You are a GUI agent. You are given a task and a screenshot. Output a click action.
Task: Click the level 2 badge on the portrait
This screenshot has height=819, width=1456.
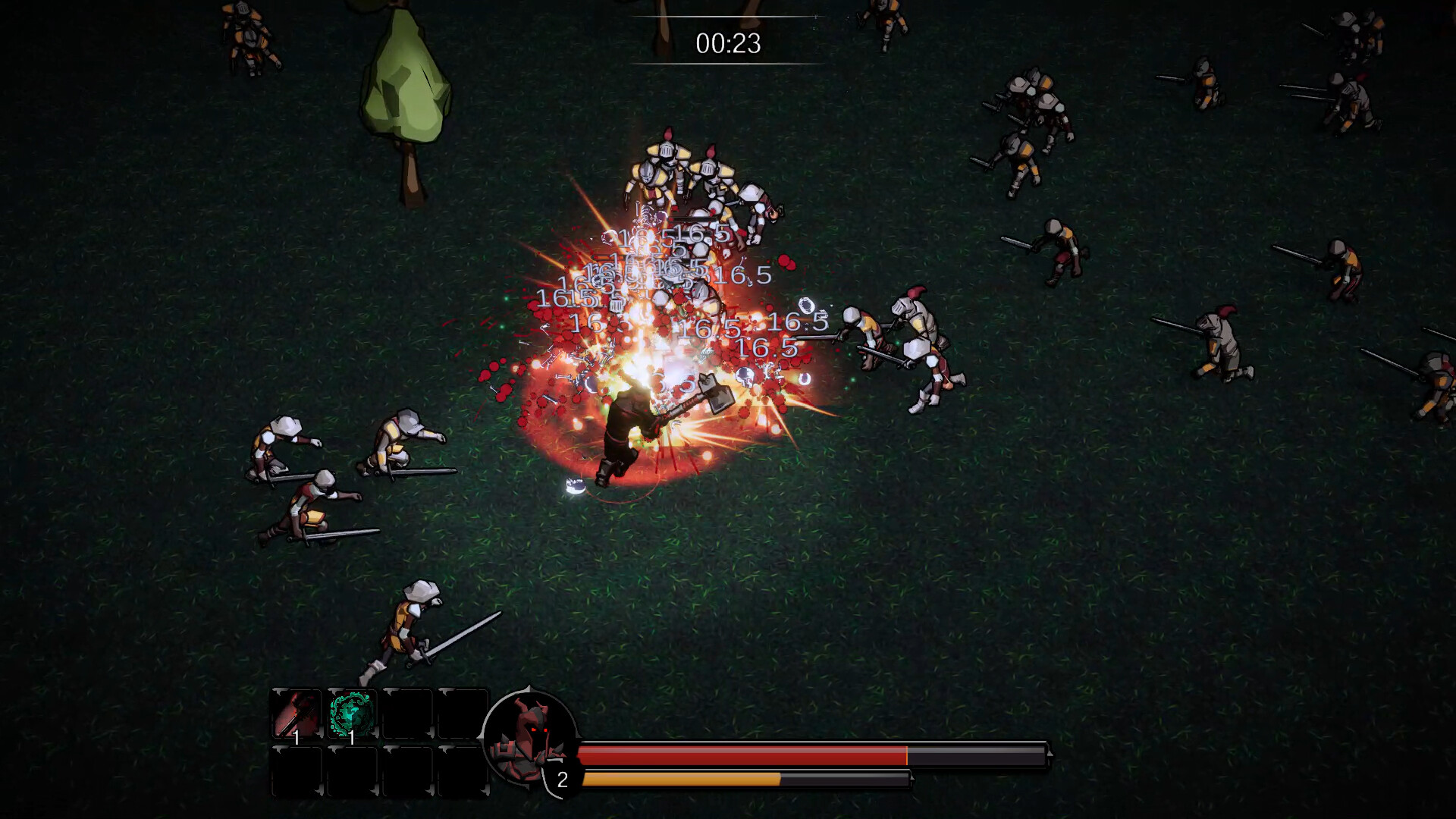(561, 777)
